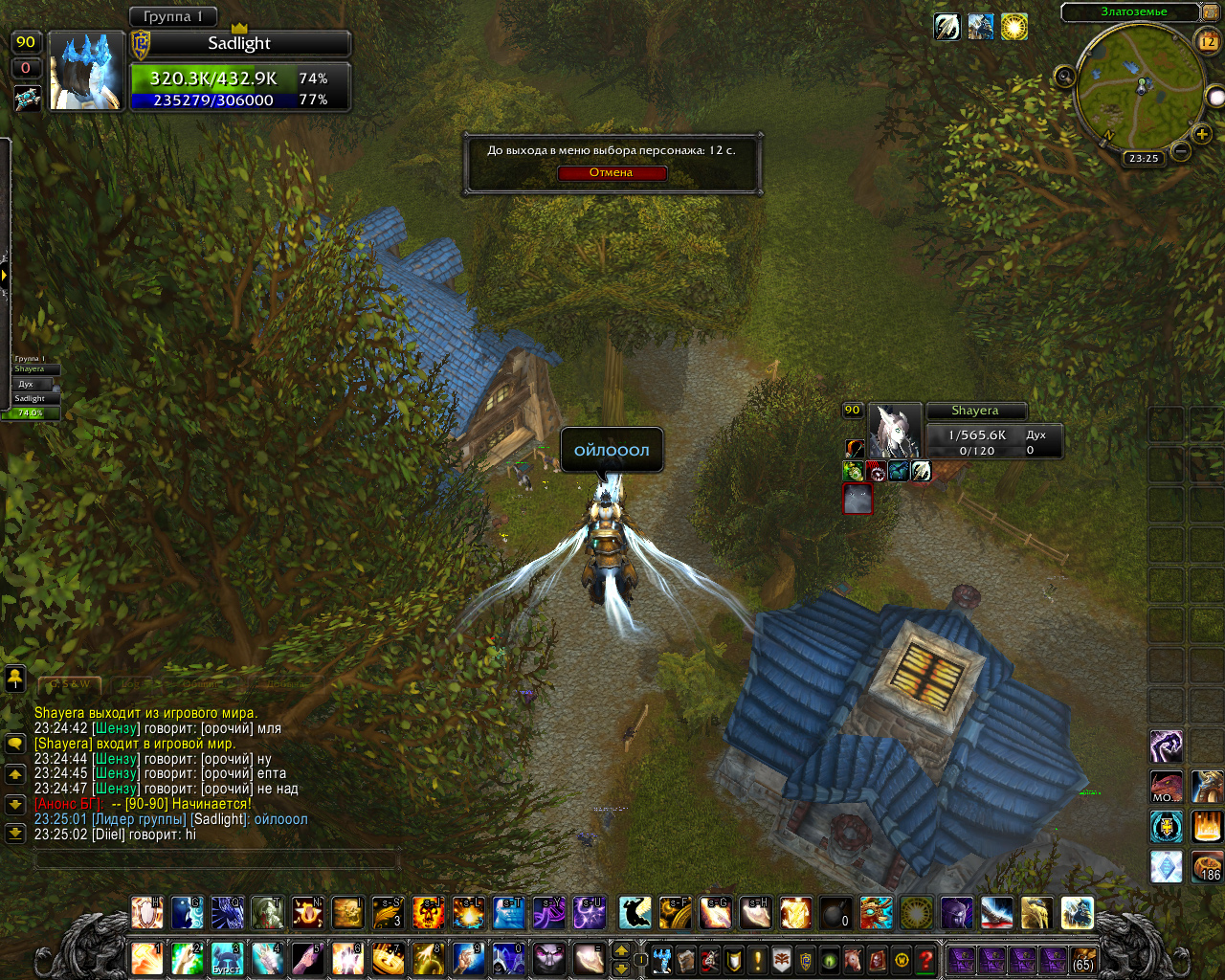Switch to the Общий chat tab
This screenshot has height=980, width=1225.
pos(201,684)
